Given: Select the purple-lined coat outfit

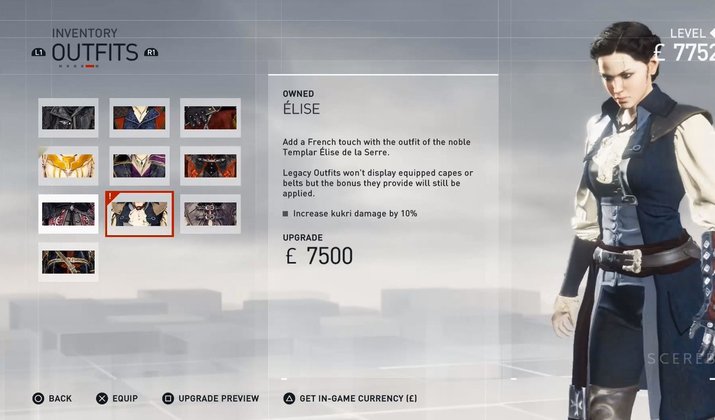Looking at the screenshot, I should pos(139,166).
